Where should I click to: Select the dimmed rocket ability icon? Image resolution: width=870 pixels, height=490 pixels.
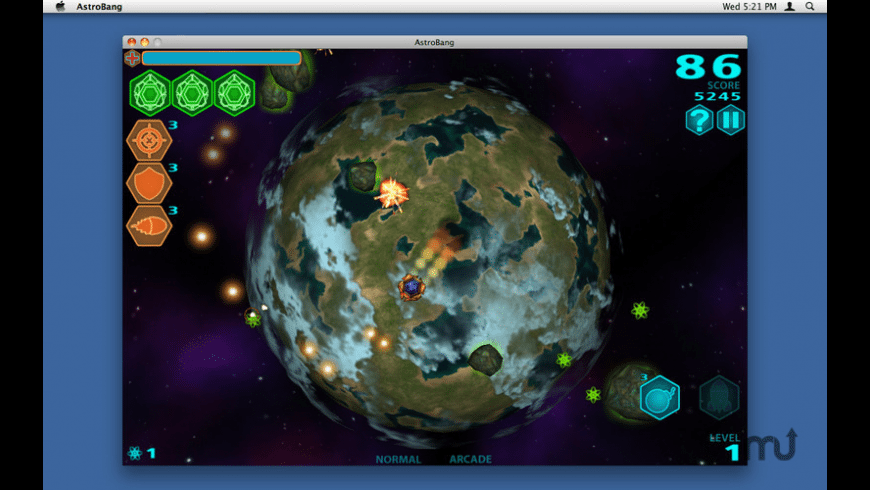point(719,397)
